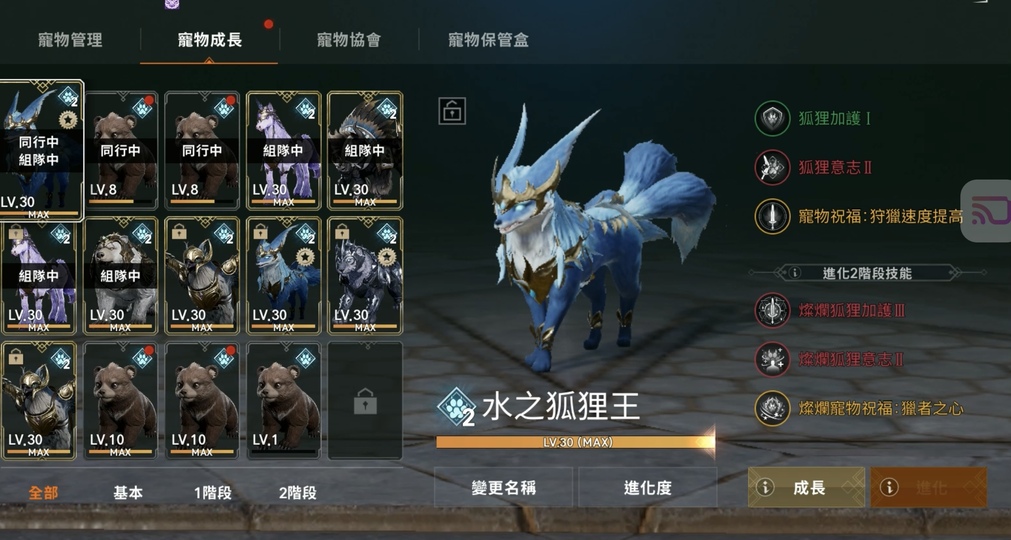1011x540 pixels.
Task: Tap the 成長 button
Action: (807, 487)
